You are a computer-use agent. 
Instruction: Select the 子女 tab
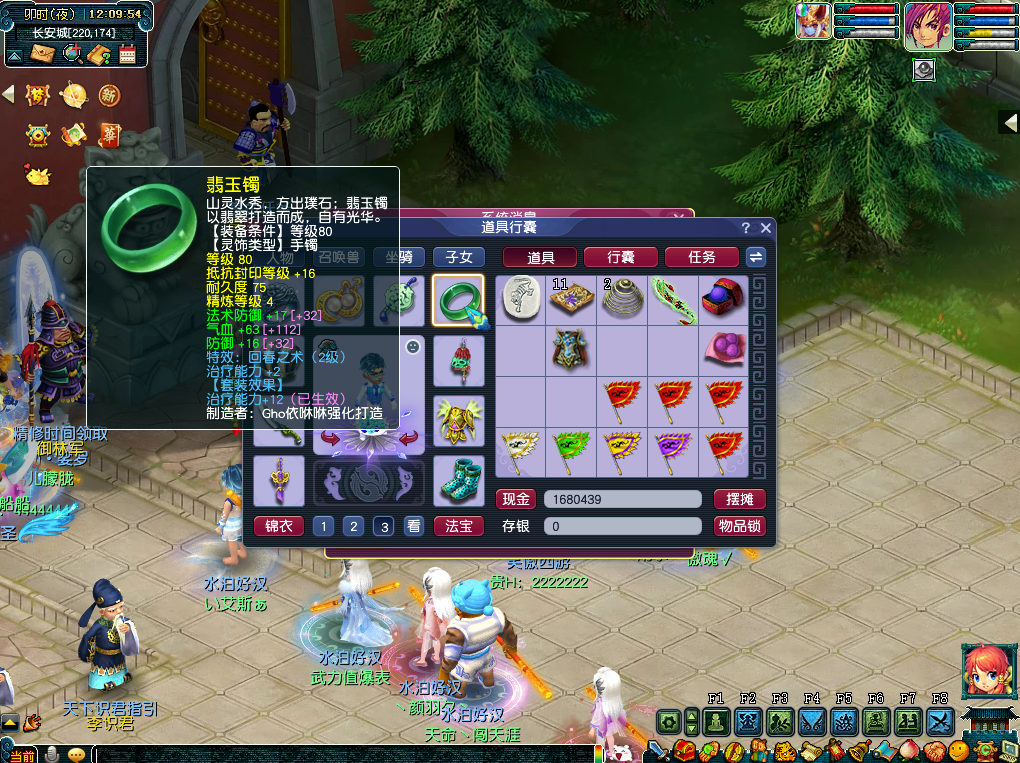click(x=458, y=257)
